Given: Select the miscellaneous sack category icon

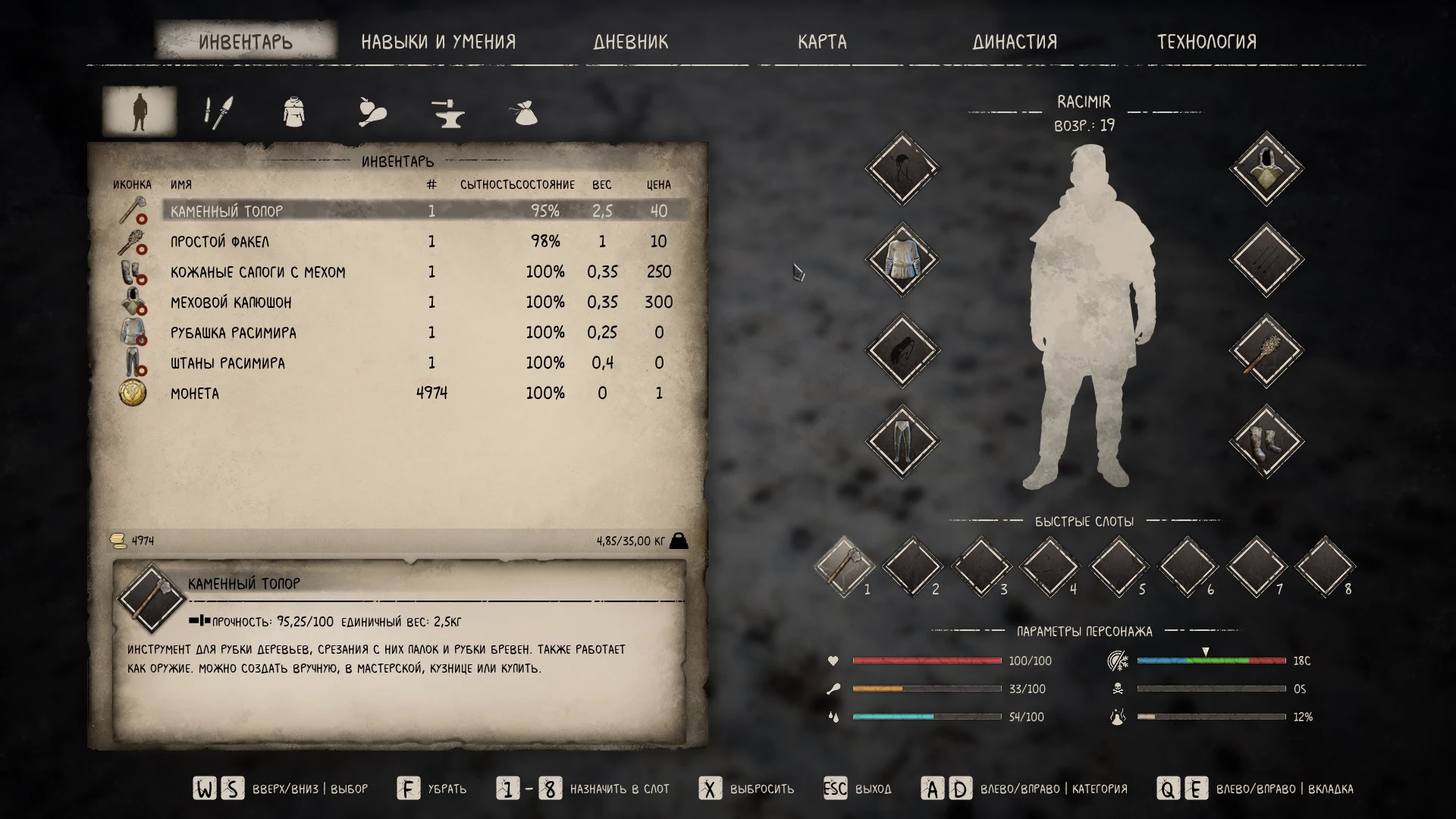Looking at the screenshot, I should click(x=525, y=111).
